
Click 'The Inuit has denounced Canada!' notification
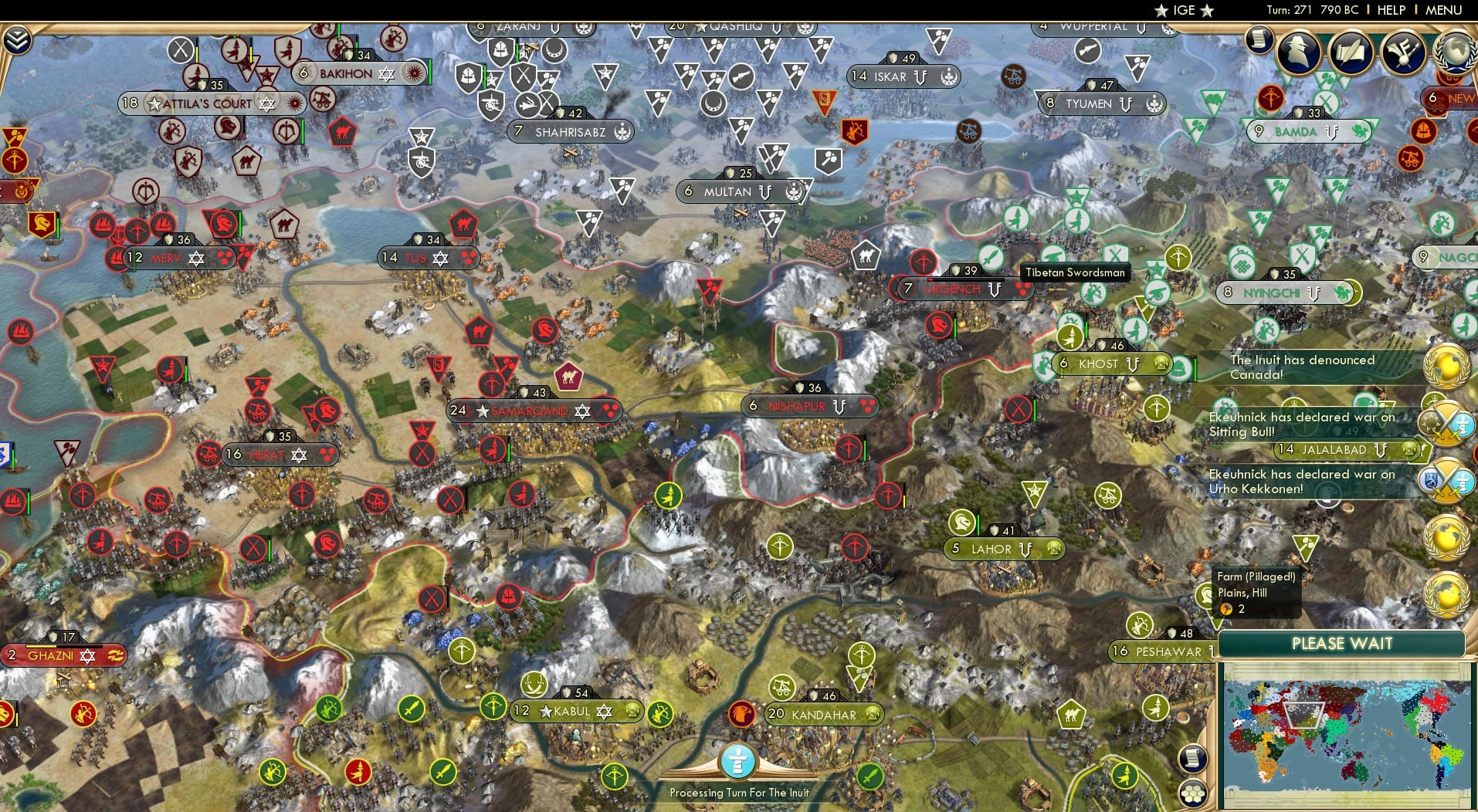tap(1303, 367)
